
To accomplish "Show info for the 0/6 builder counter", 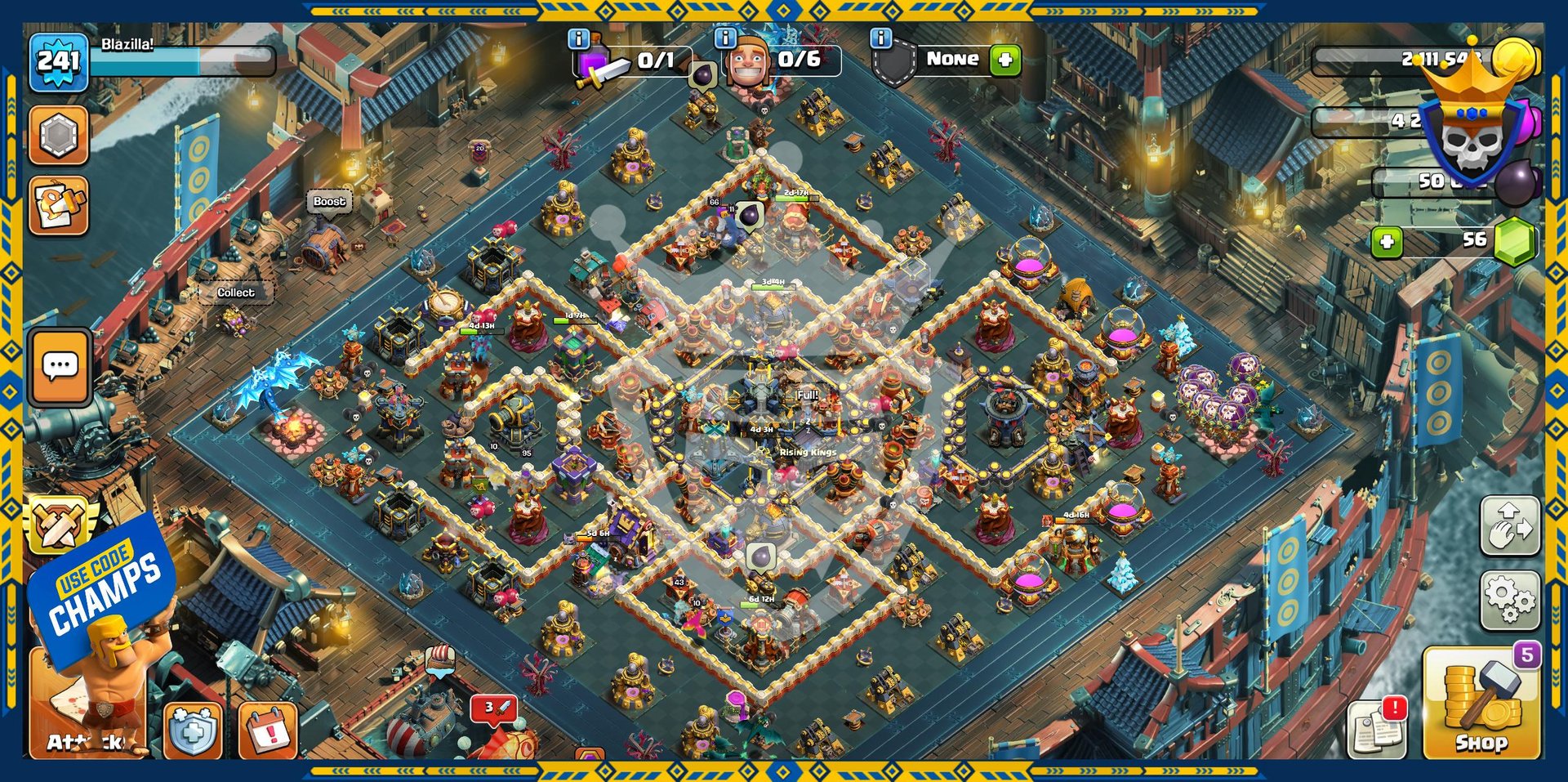I will point(724,38).
